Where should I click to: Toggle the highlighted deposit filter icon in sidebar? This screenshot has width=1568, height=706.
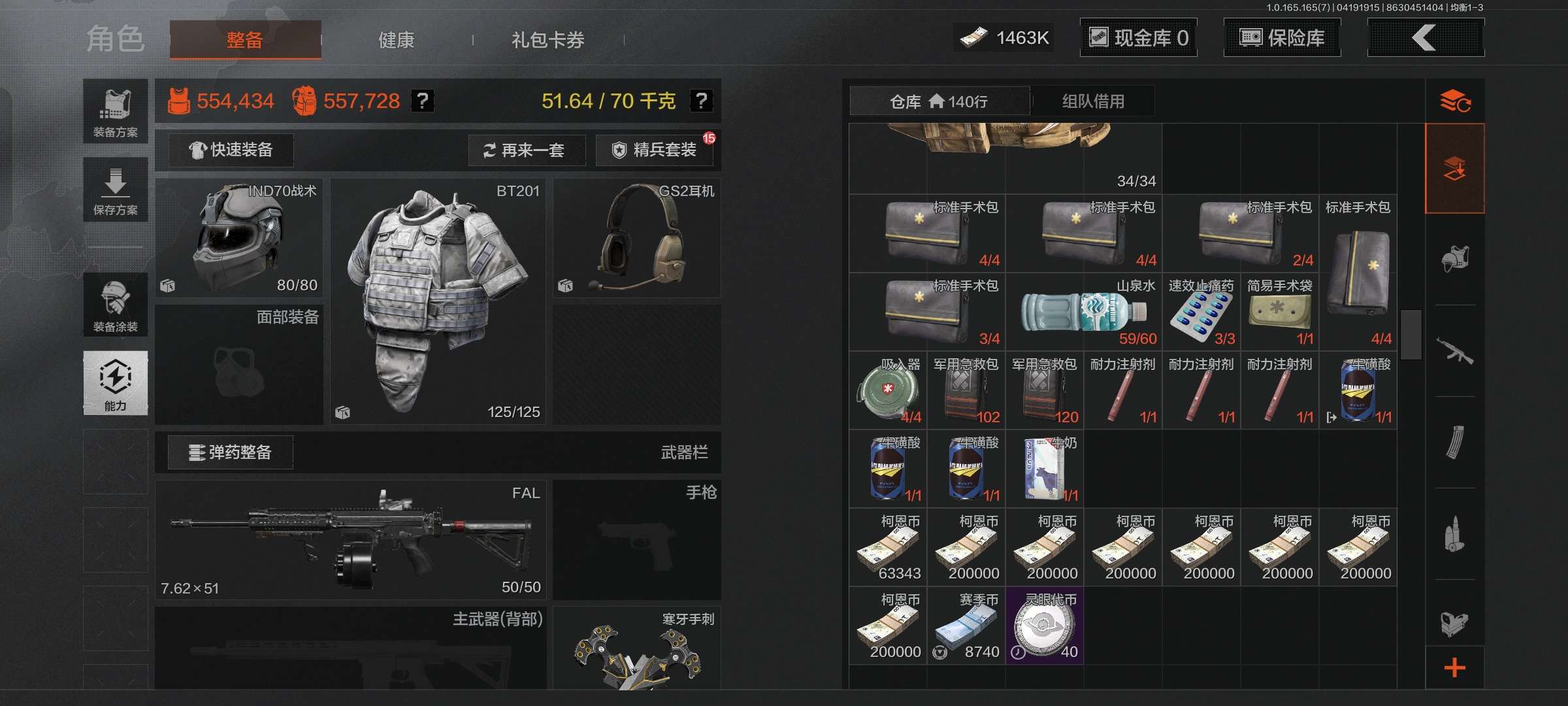point(1456,167)
